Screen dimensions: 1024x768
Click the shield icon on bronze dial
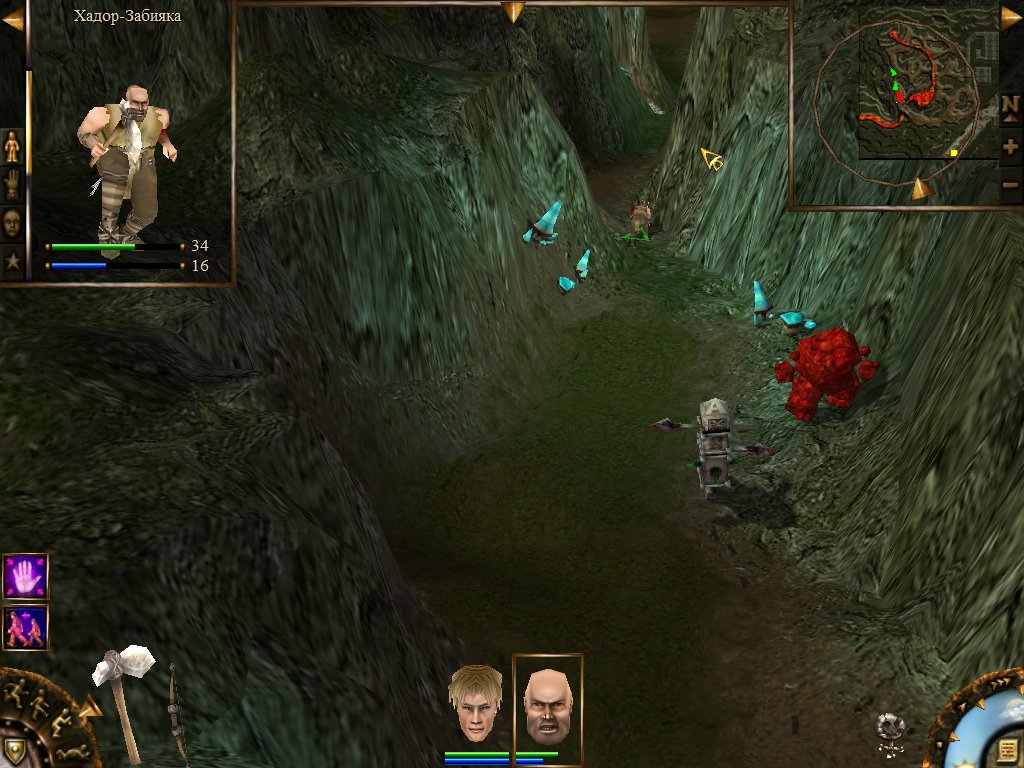[x=13, y=750]
